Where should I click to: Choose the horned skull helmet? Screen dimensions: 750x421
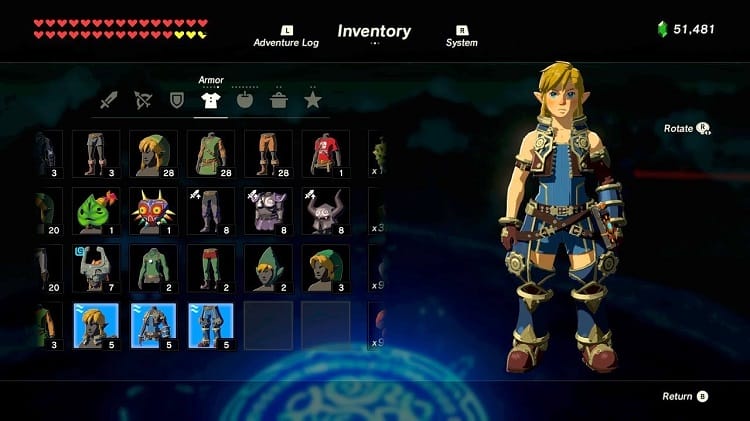pyautogui.click(x=327, y=211)
